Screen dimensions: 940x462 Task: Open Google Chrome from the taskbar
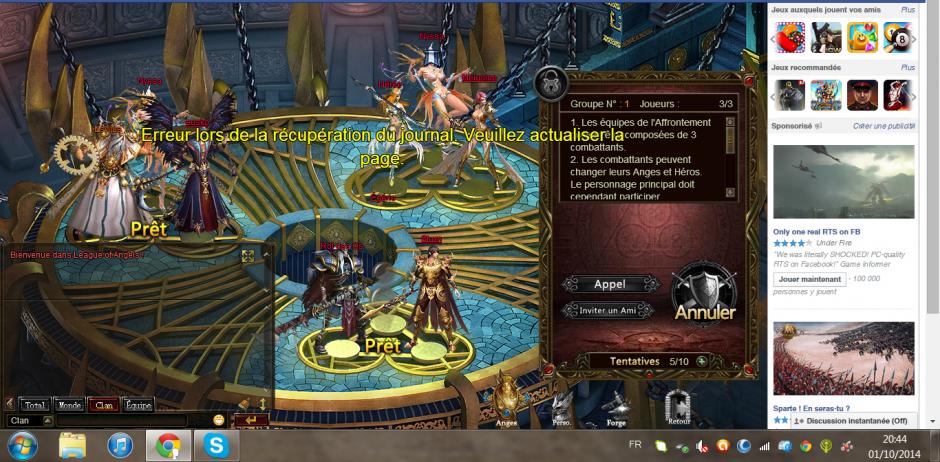168,445
